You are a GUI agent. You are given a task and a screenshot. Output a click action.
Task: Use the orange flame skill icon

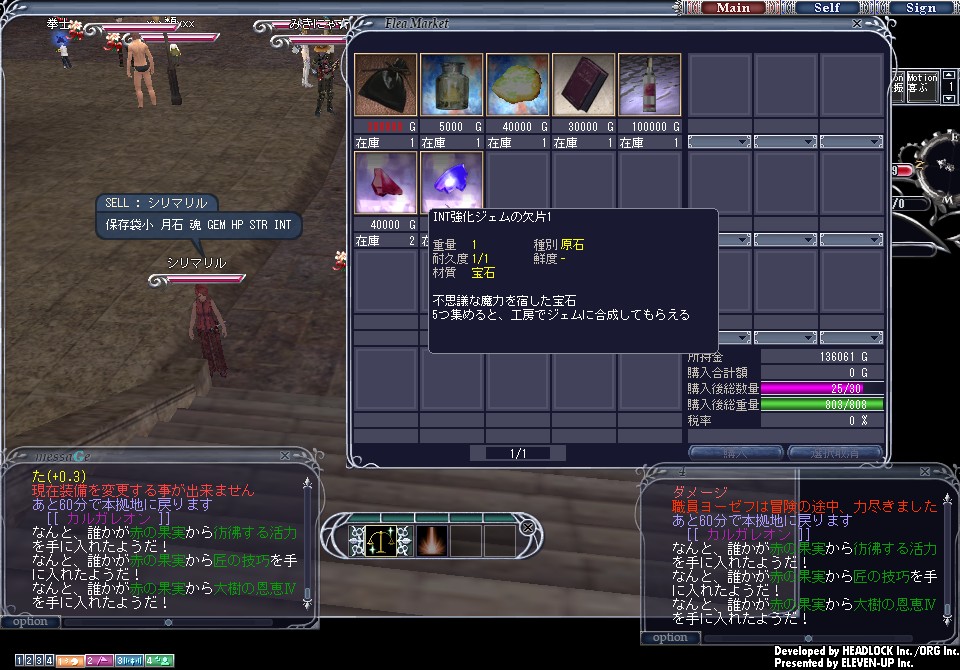[x=430, y=540]
